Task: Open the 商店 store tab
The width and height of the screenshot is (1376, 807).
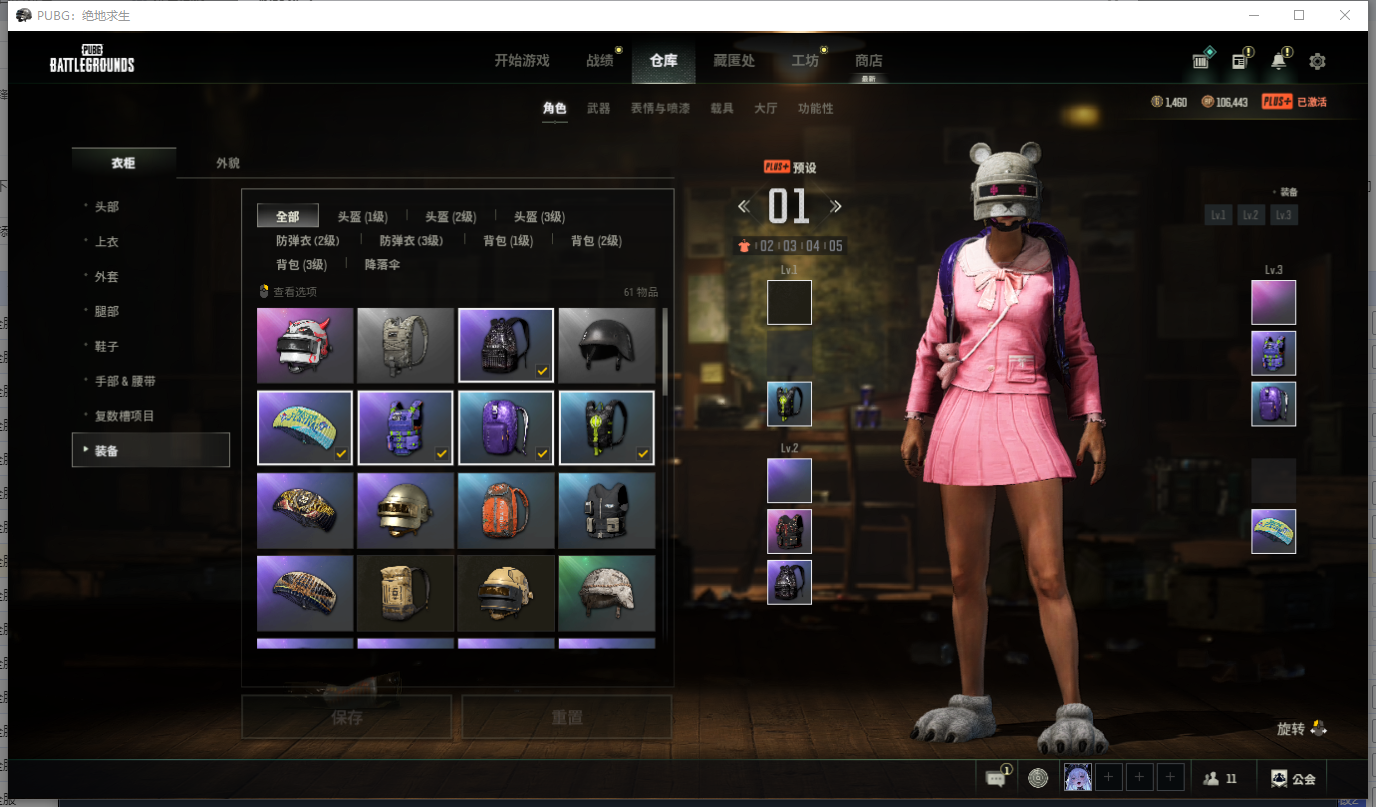Action: coord(868,61)
